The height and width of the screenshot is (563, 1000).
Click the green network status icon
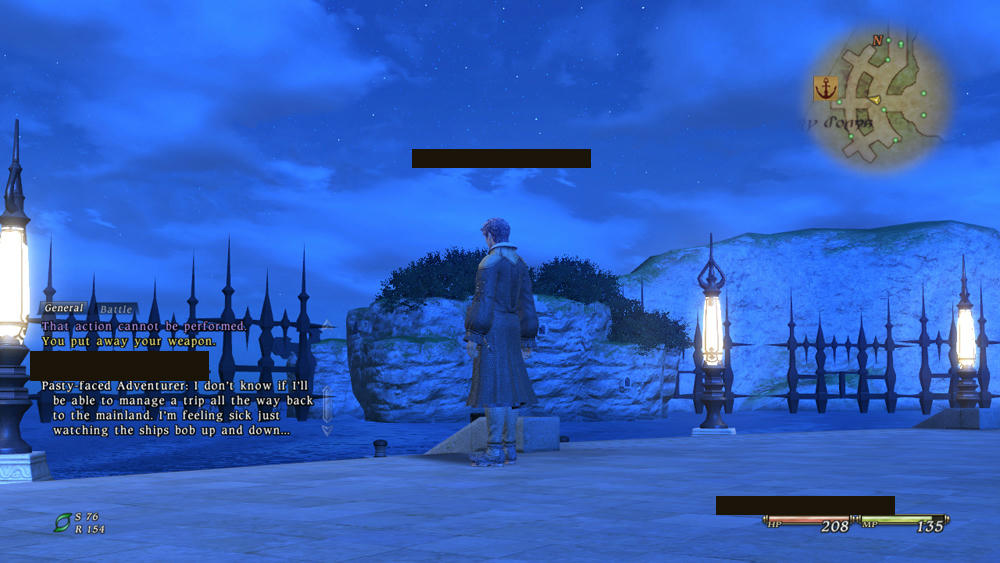coord(62,521)
